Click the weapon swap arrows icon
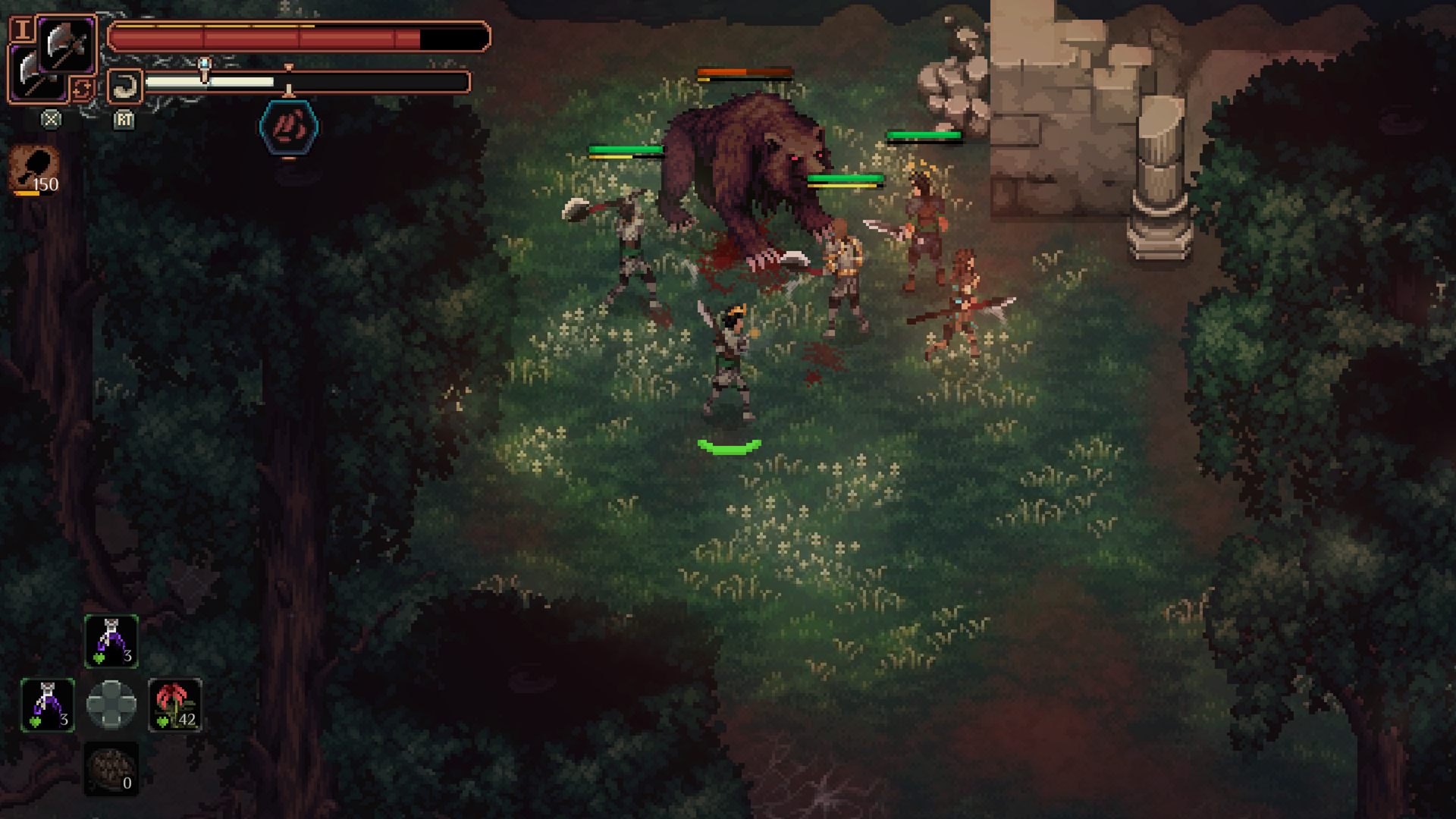This screenshot has width=1456, height=819. (x=82, y=89)
